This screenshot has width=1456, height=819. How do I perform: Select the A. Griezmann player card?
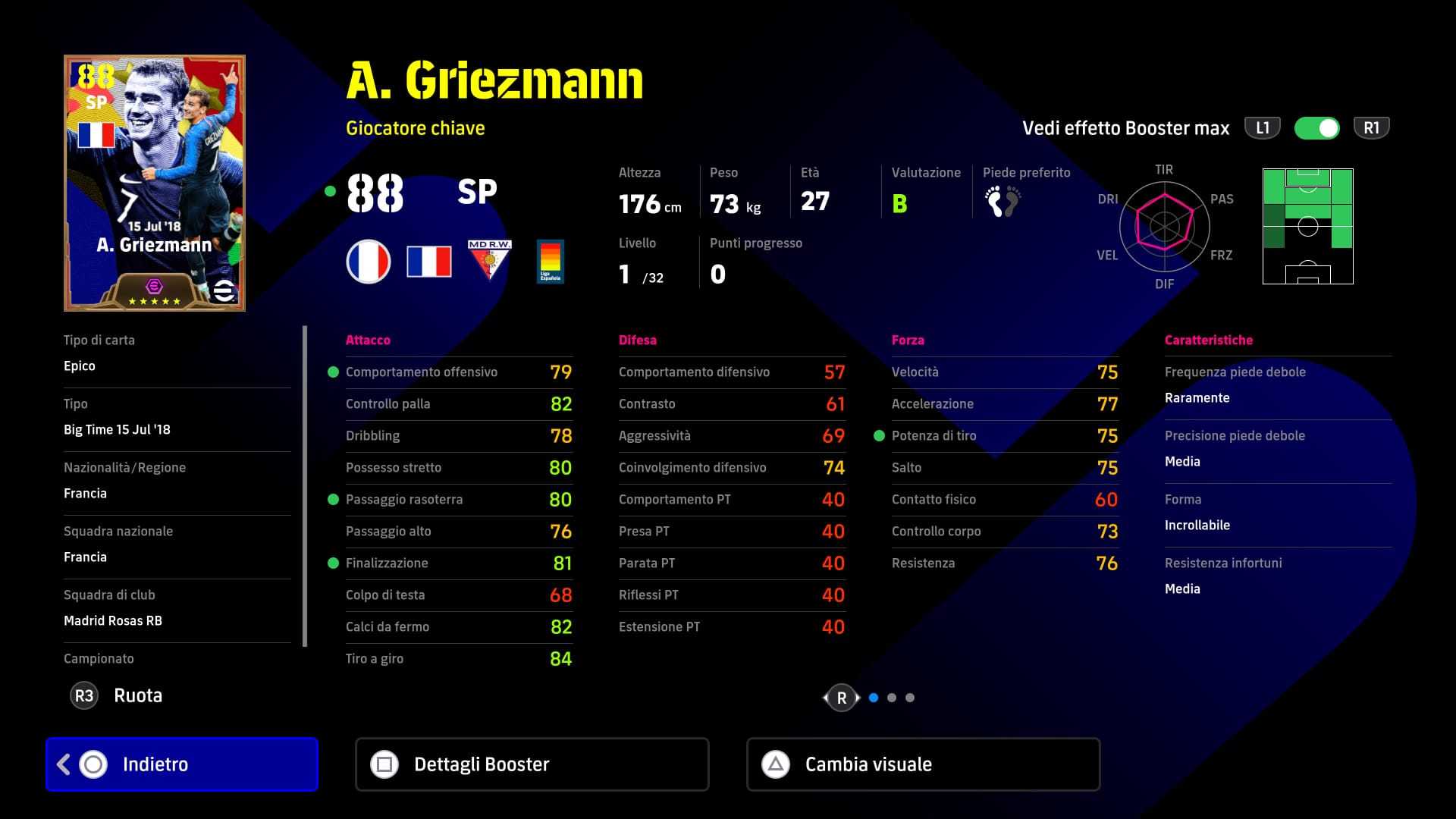point(155,183)
